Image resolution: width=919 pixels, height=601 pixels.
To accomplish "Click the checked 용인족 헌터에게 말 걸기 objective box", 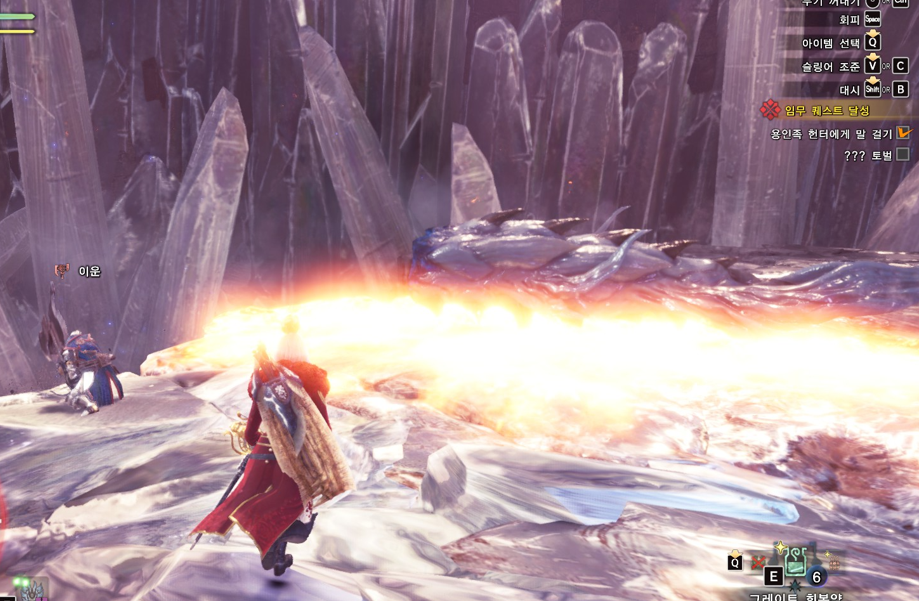I will point(903,132).
